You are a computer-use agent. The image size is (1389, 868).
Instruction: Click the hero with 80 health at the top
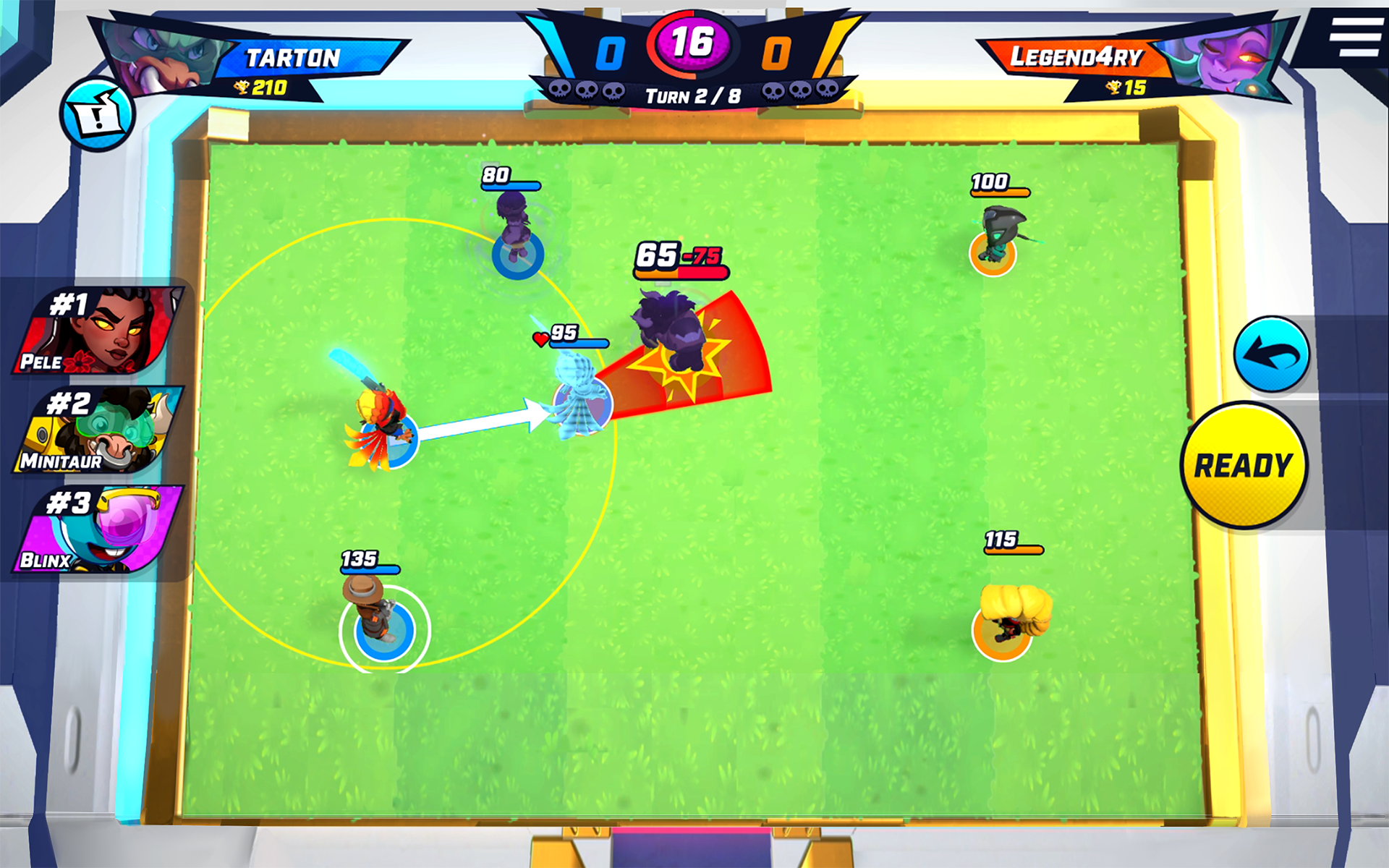[515, 224]
